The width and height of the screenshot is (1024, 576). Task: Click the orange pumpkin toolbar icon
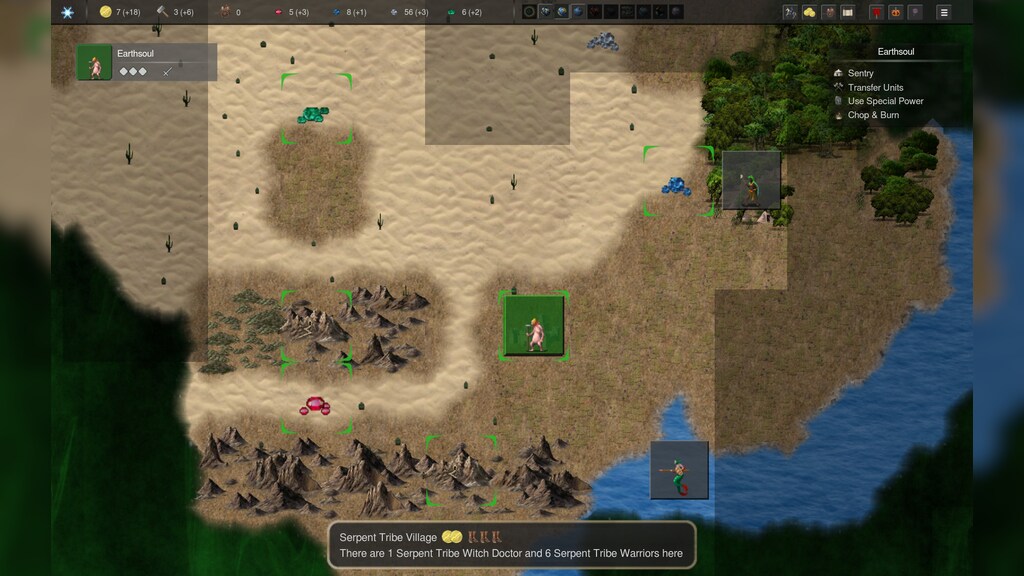[x=895, y=12]
